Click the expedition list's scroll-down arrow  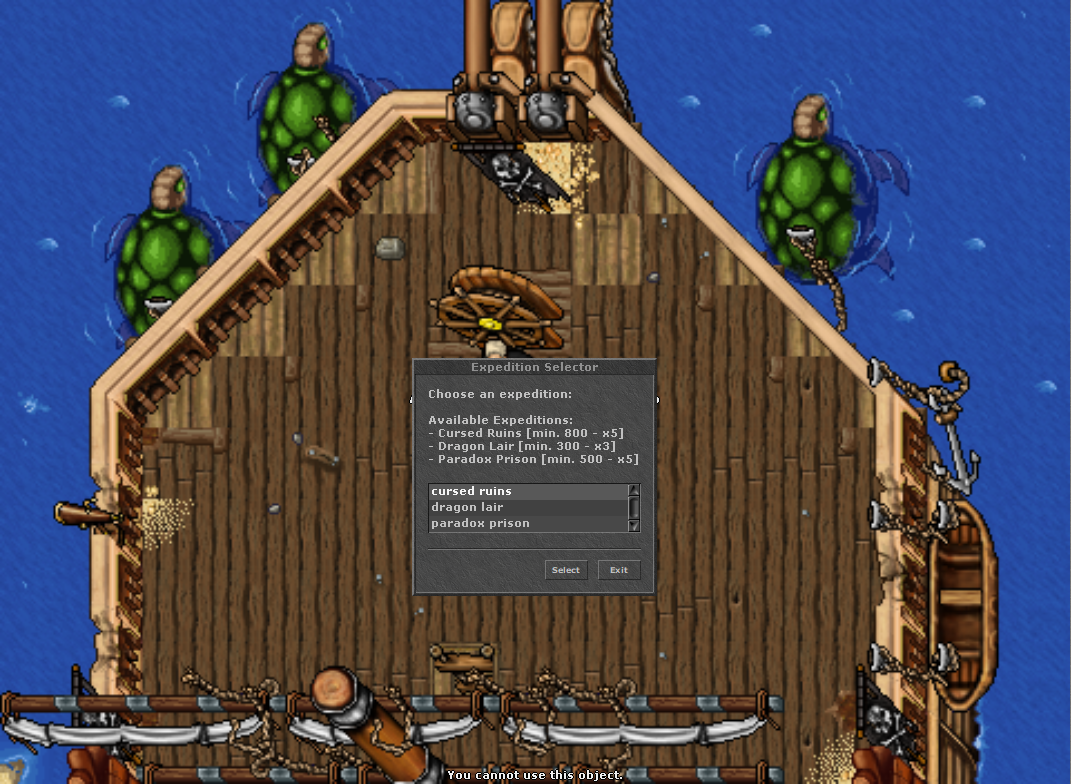(x=633, y=525)
